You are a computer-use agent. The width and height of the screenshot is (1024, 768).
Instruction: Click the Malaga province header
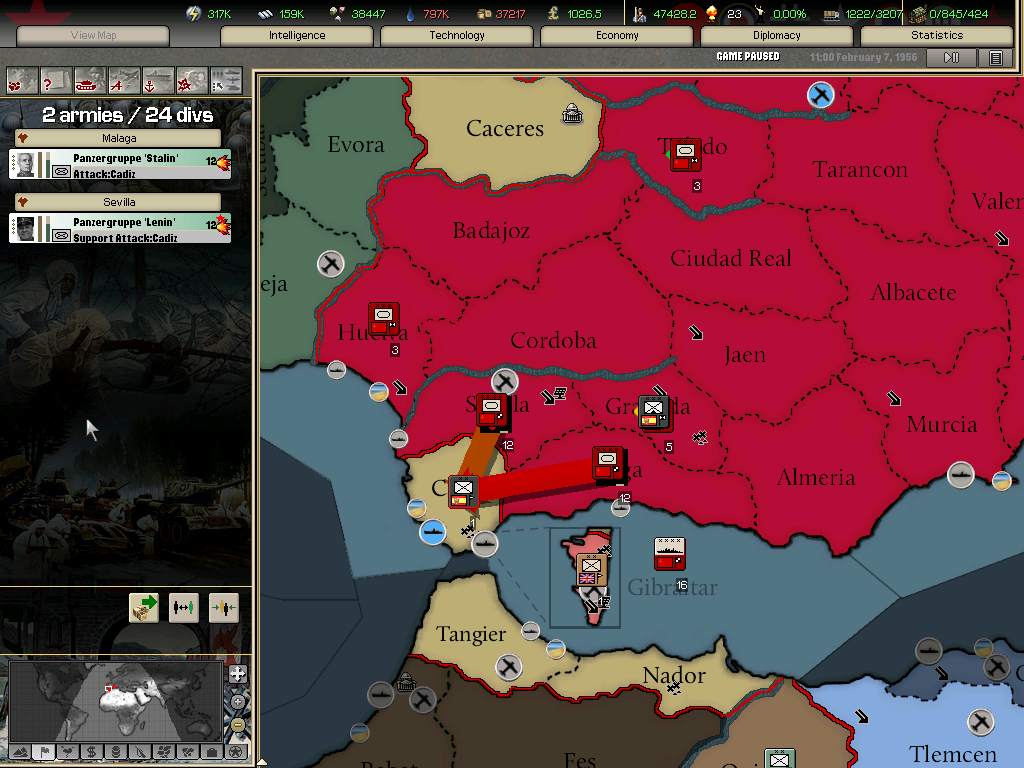tap(119, 138)
